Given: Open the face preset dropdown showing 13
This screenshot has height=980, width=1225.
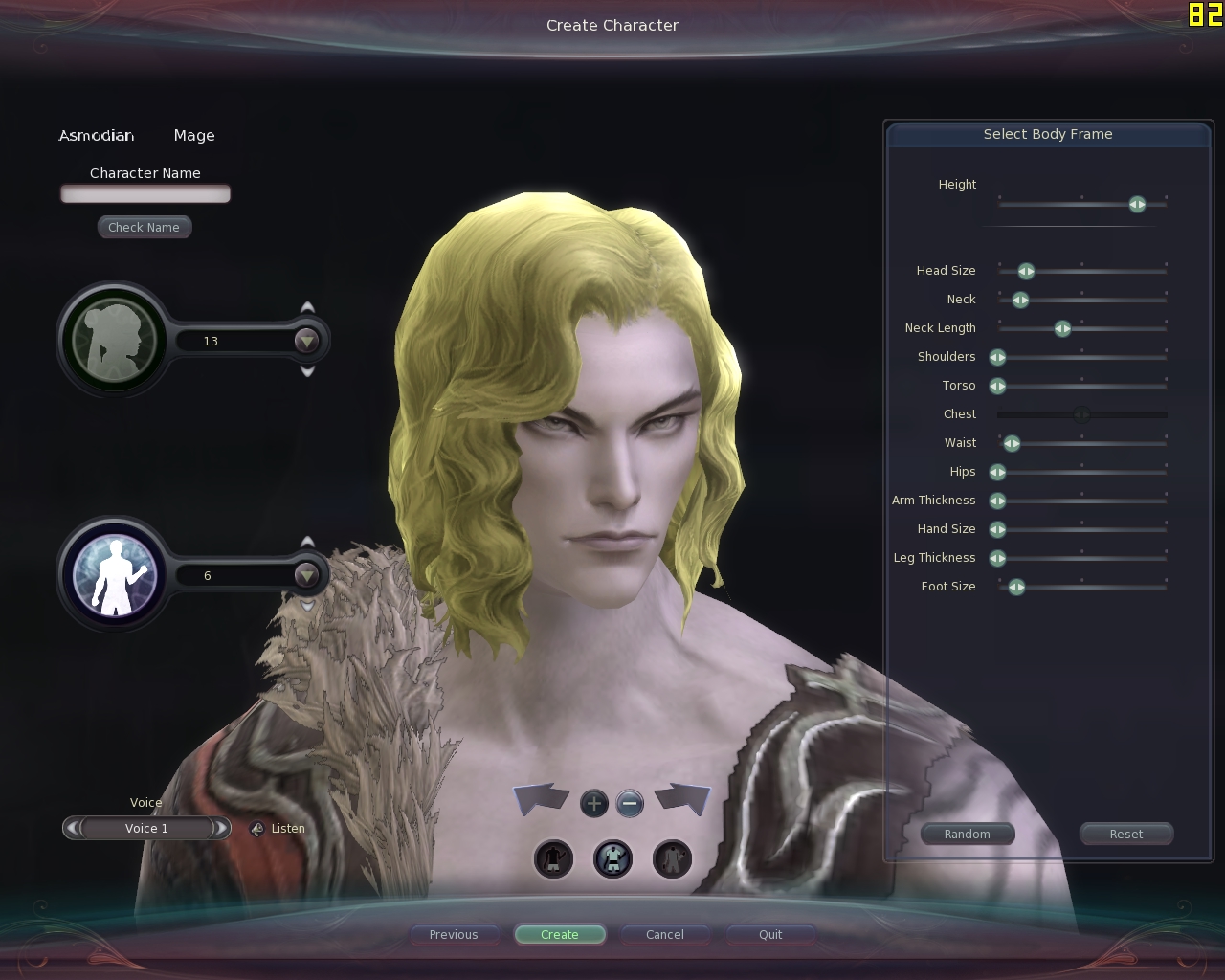Looking at the screenshot, I should (306, 341).
